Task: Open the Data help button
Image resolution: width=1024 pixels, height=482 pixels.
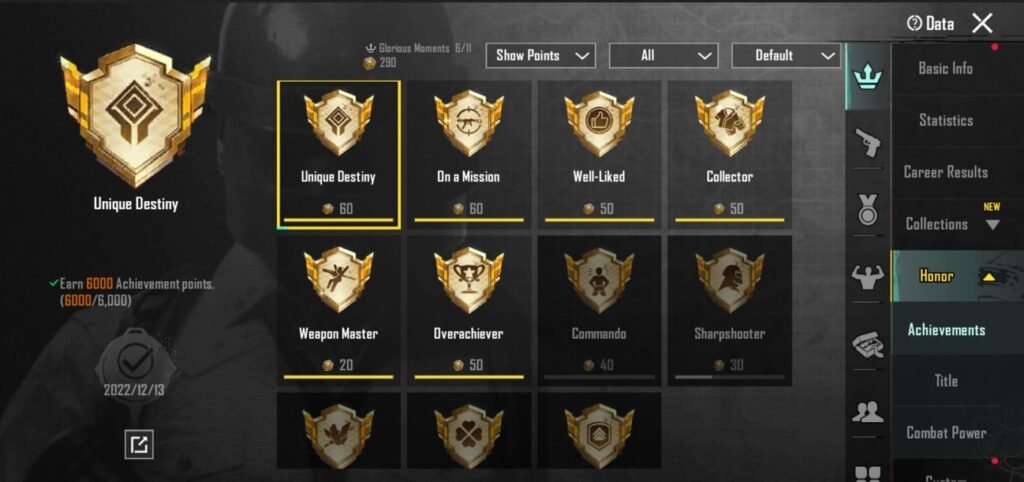Action: pyautogui.click(x=930, y=23)
